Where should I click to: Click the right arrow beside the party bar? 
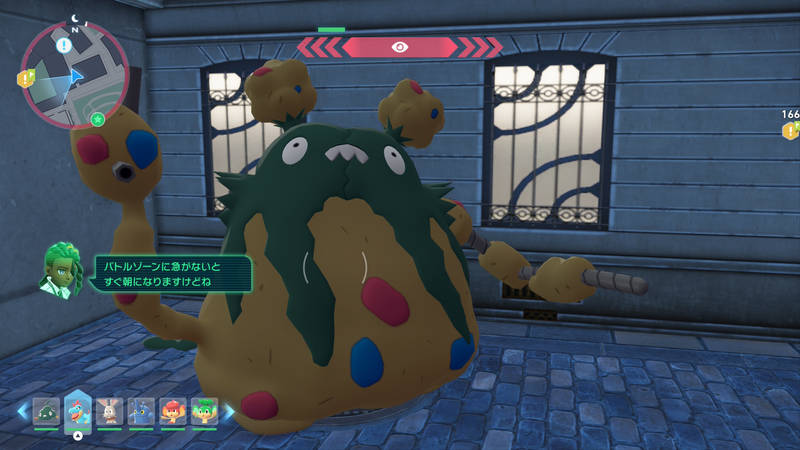click(229, 411)
